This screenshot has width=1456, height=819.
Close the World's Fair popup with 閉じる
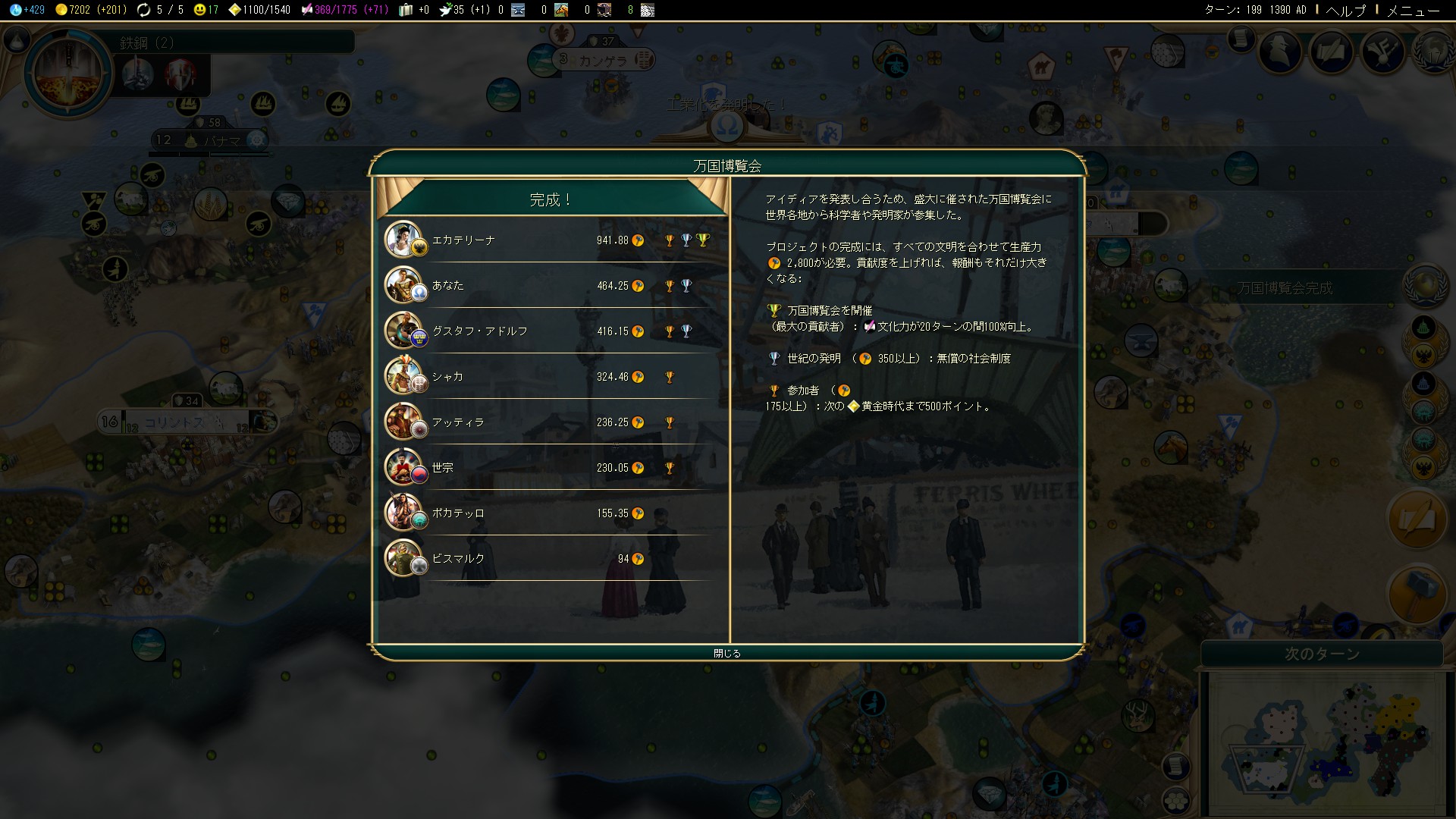coord(726,653)
